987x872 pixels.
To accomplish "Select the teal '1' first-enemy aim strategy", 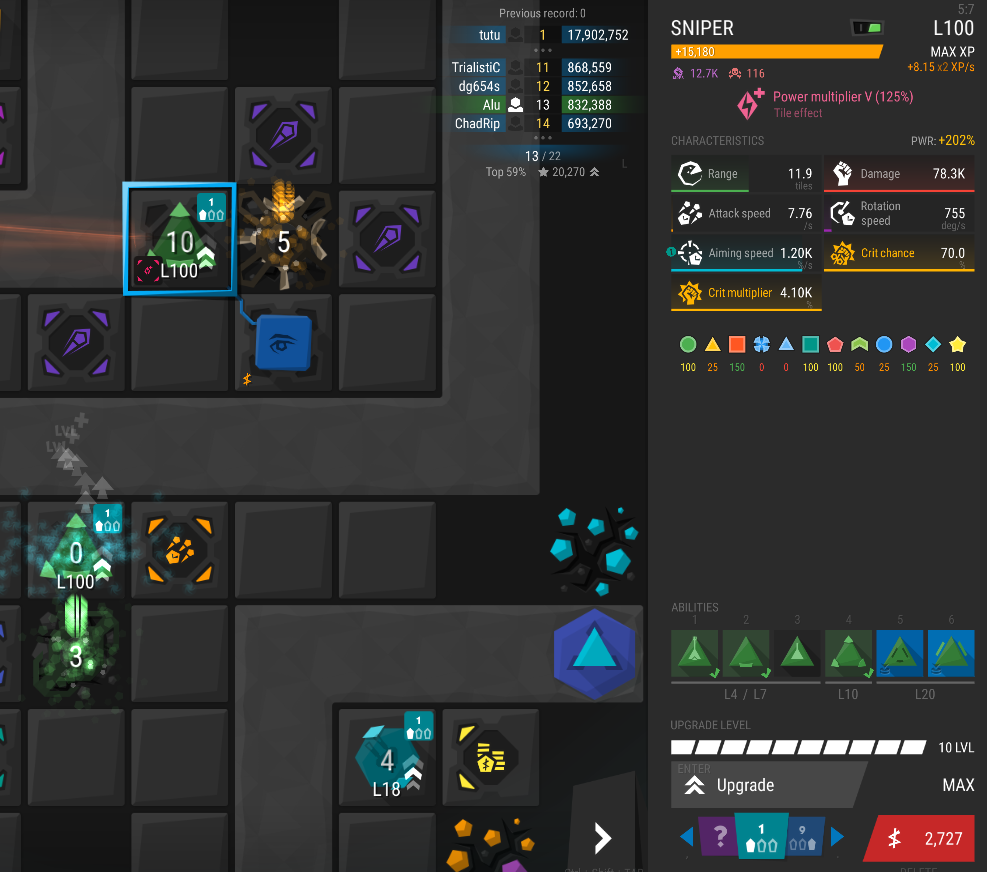I will click(761, 838).
